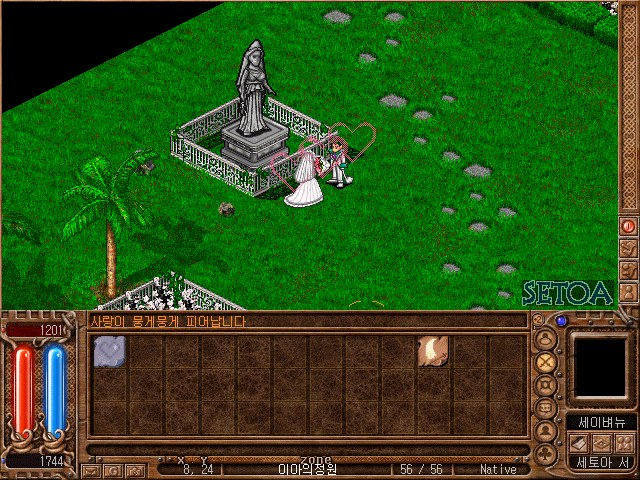The width and height of the screenshot is (640, 480).
Task: Click the small blue orb button
Action: 561,321
